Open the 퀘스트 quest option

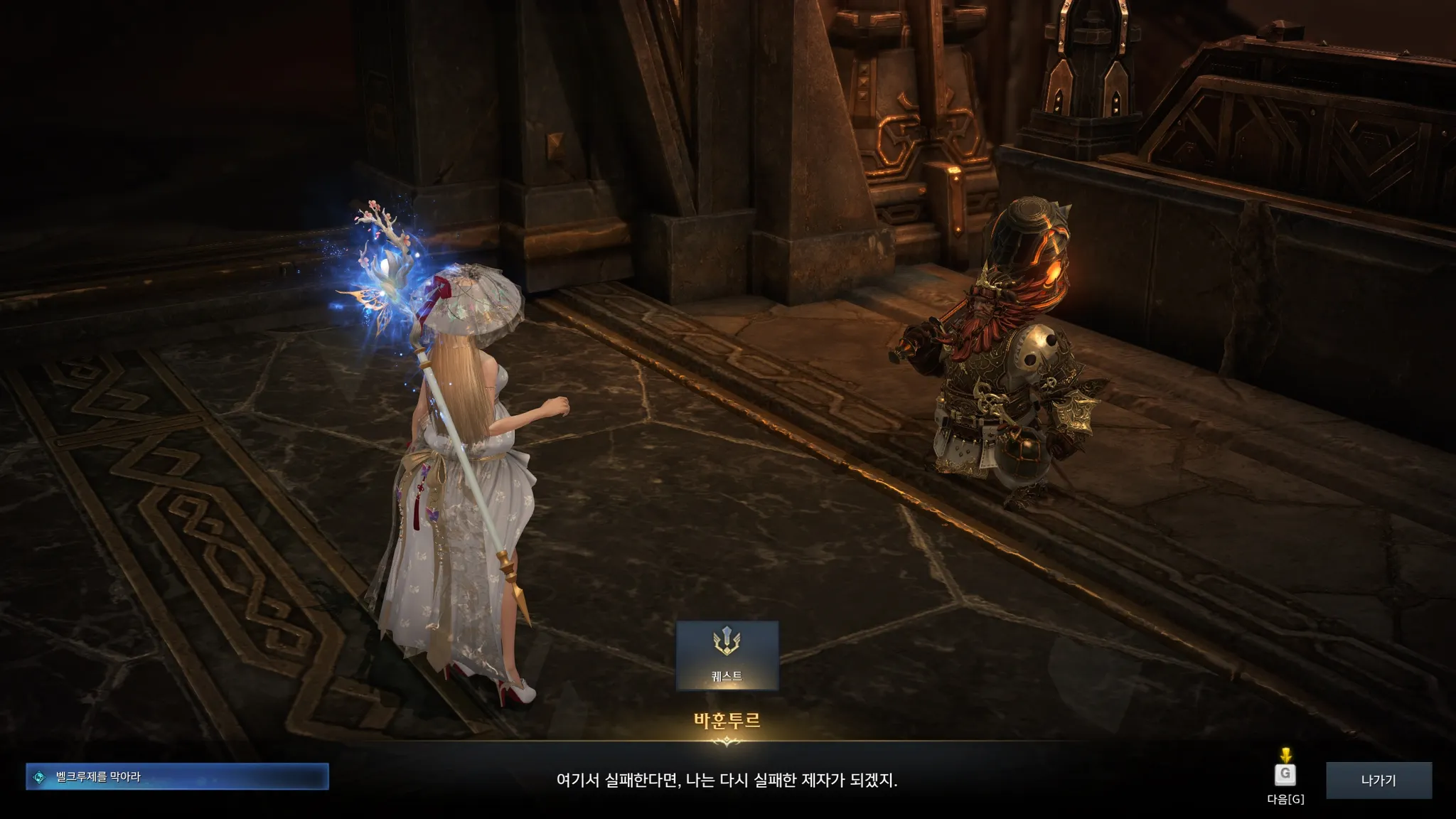pyautogui.click(x=727, y=655)
